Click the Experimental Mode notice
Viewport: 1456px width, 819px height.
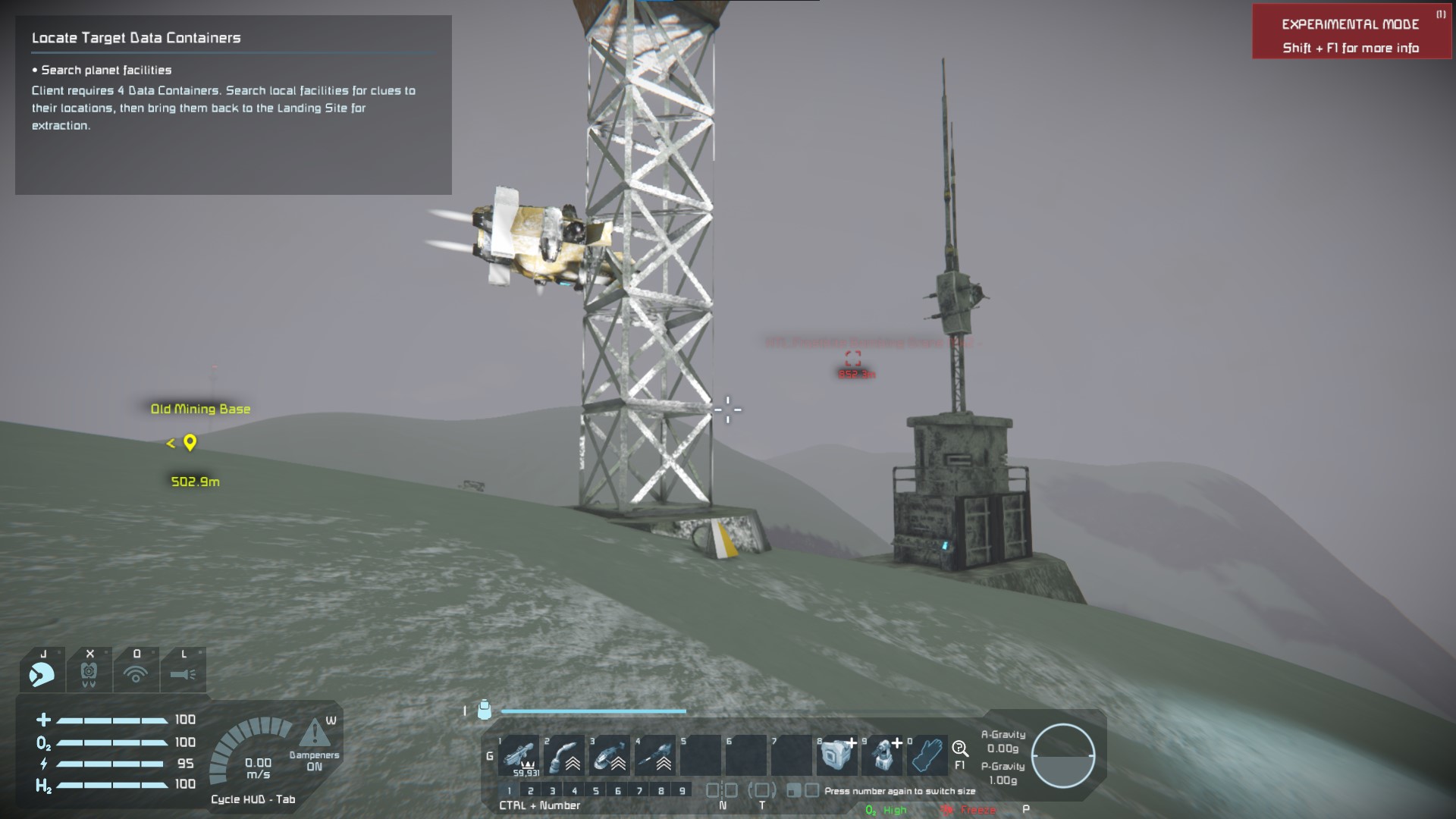pos(1351,35)
